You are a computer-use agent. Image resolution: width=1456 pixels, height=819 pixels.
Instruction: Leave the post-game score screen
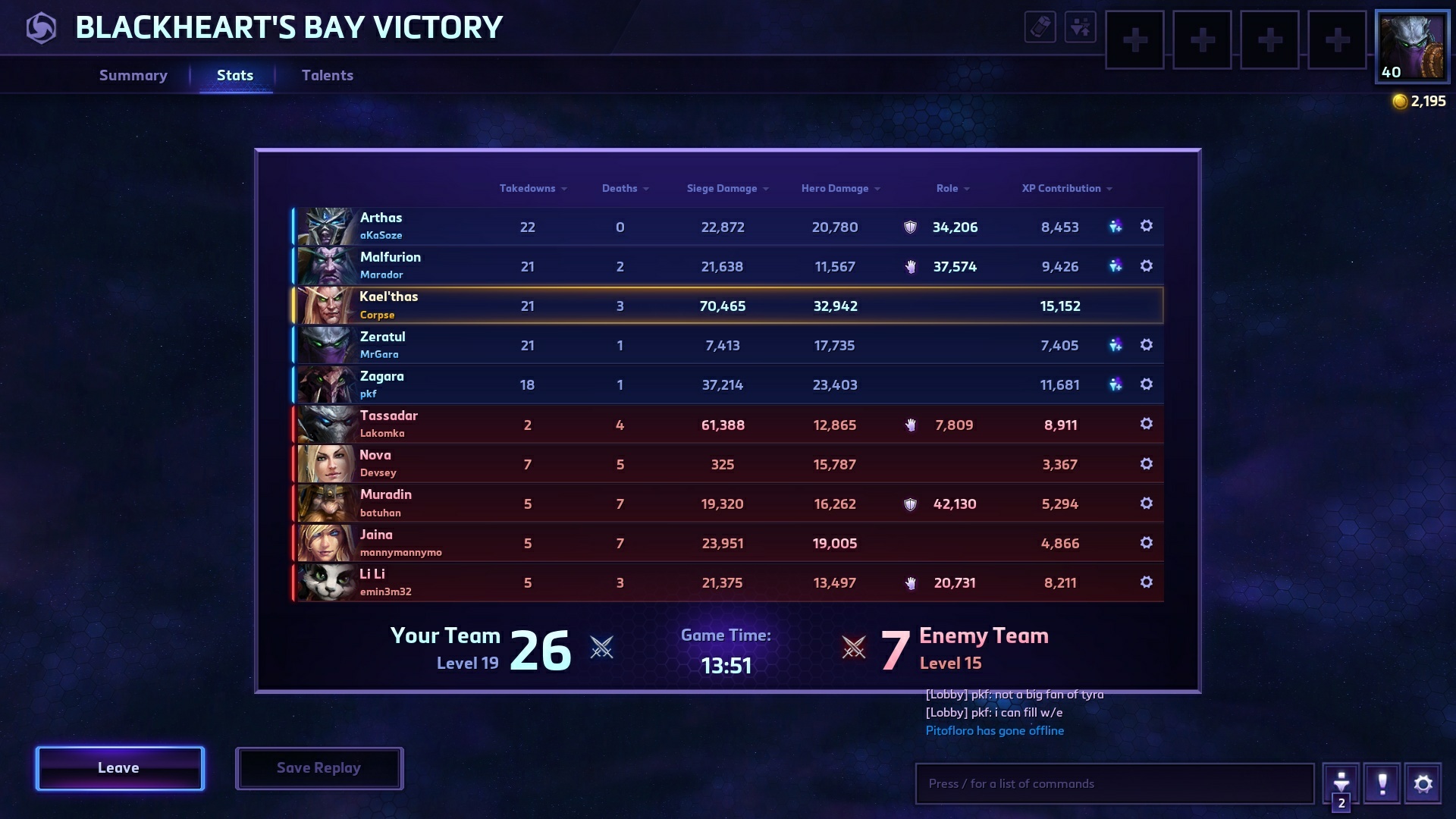(x=120, y=768)
